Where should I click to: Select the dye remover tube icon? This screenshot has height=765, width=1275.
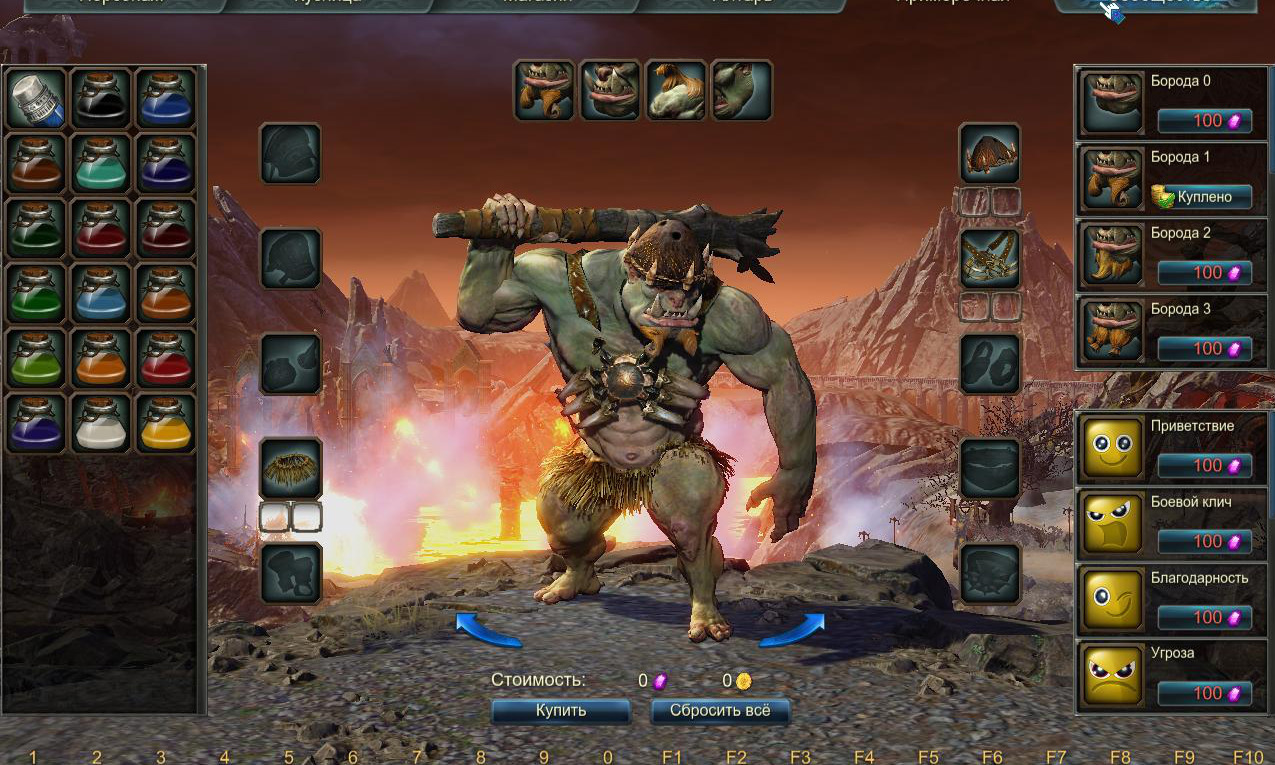[x=37, y=98]
